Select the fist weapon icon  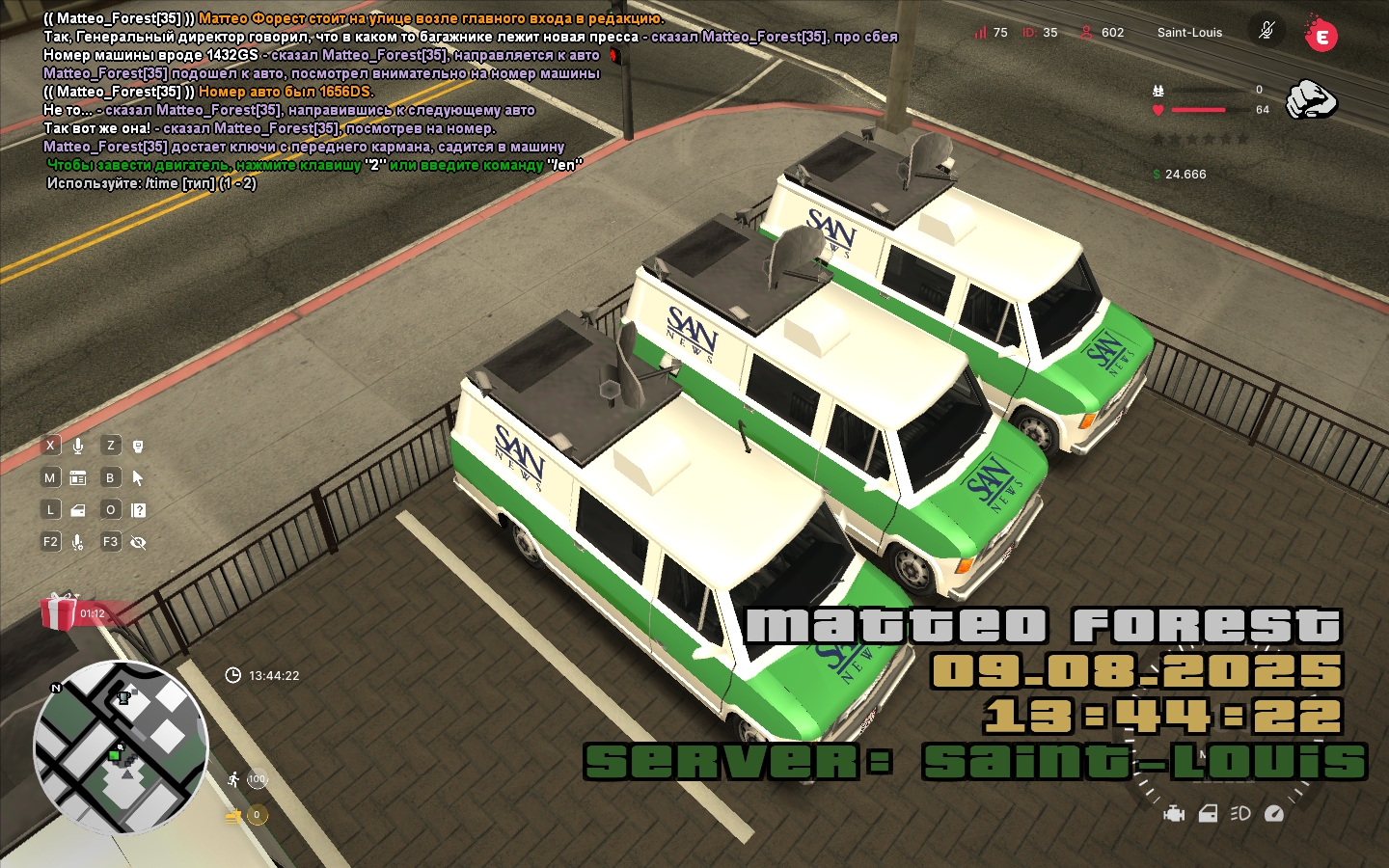click(x=1312, y=99)
